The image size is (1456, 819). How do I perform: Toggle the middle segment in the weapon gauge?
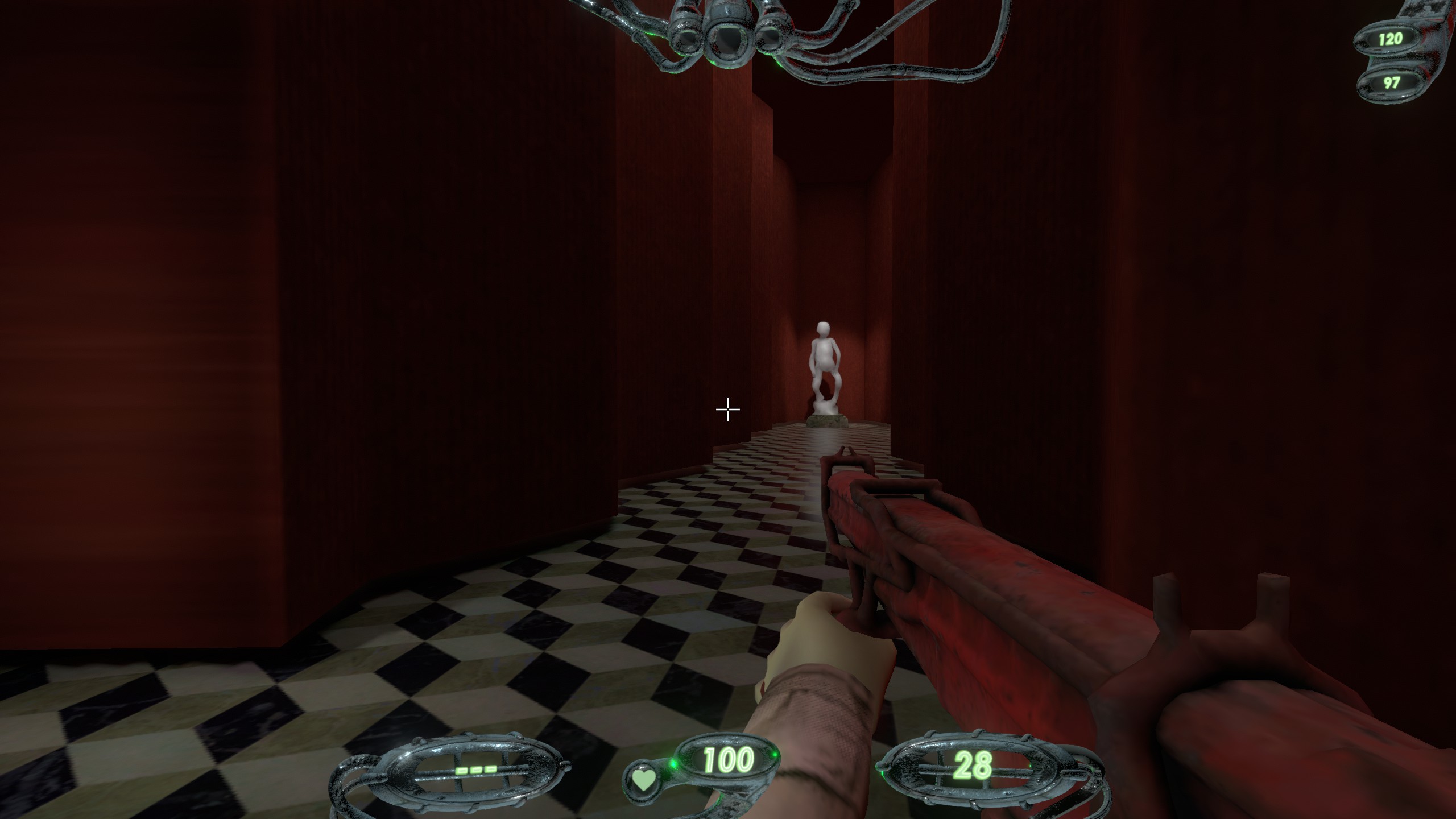(x=477, y=771)
